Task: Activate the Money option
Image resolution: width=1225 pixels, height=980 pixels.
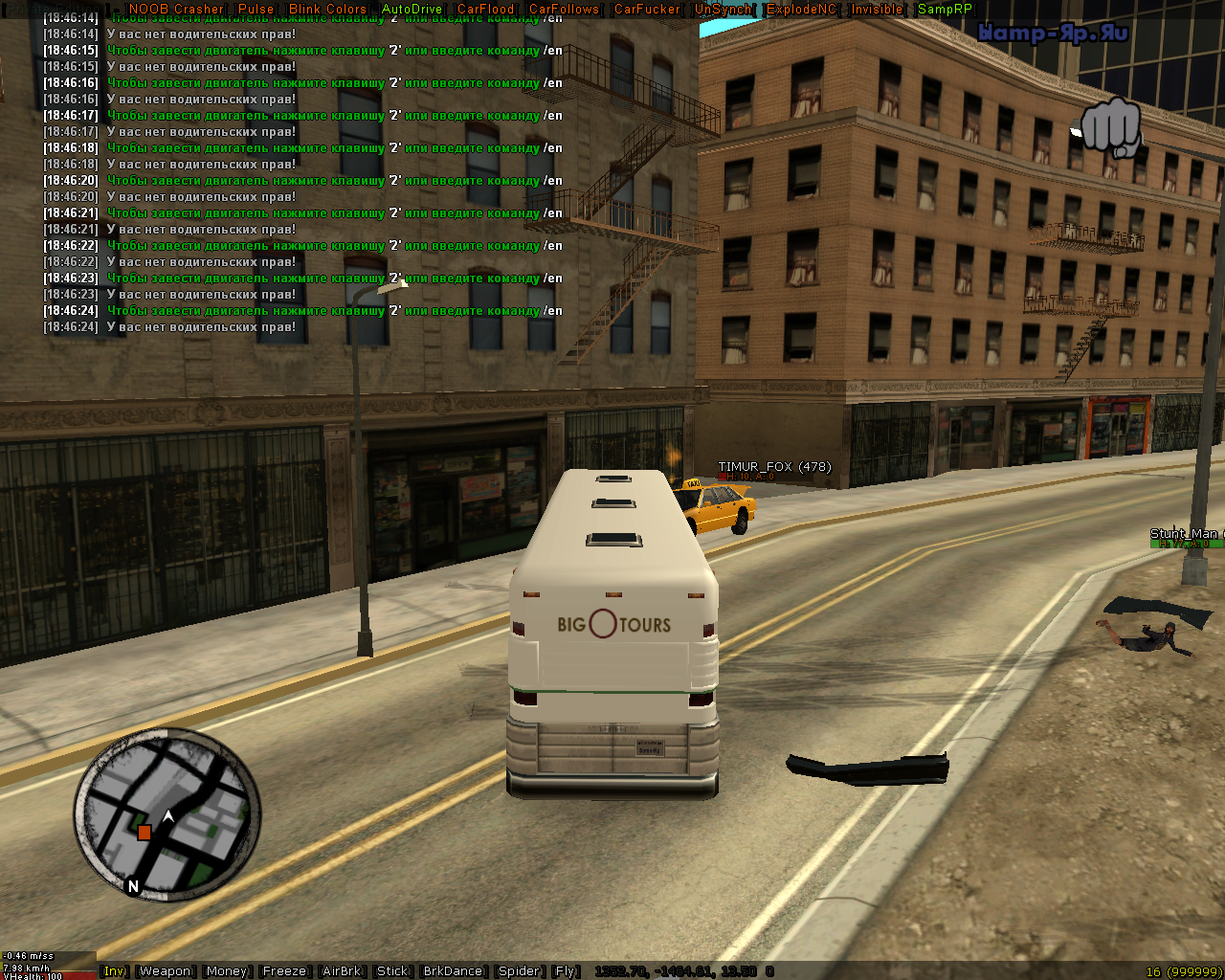Action: [x=226, y=971]
